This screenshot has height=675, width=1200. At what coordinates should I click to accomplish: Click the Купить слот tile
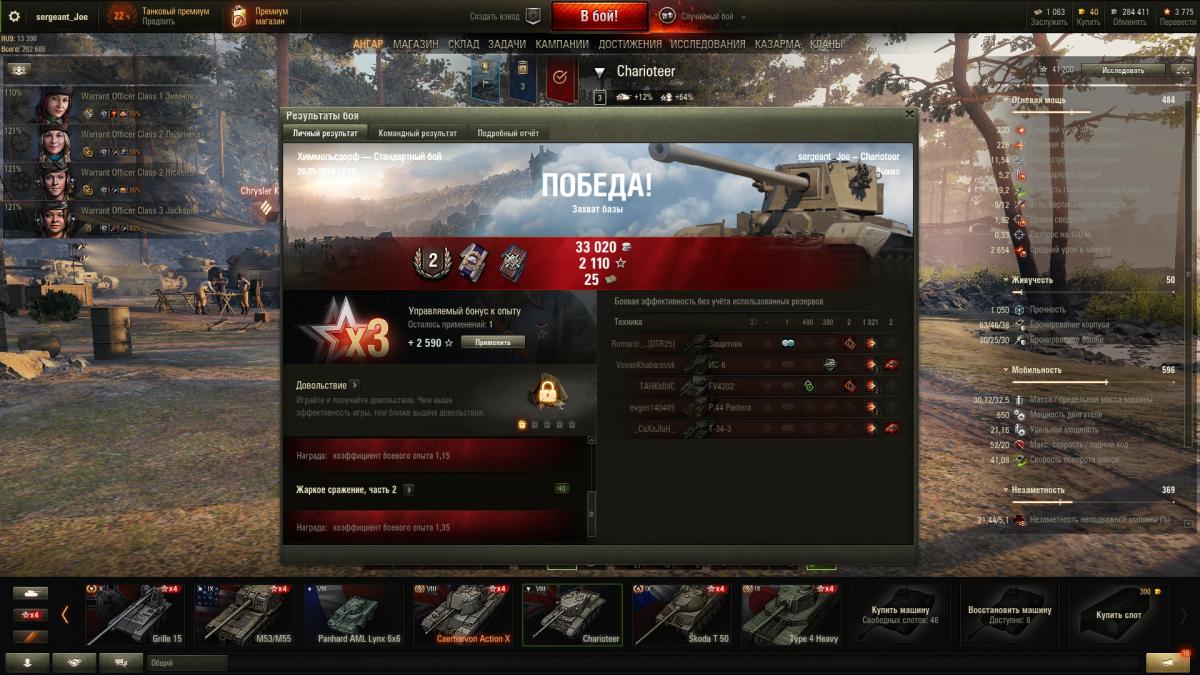pyautogui.click(x=1118, y=614)
